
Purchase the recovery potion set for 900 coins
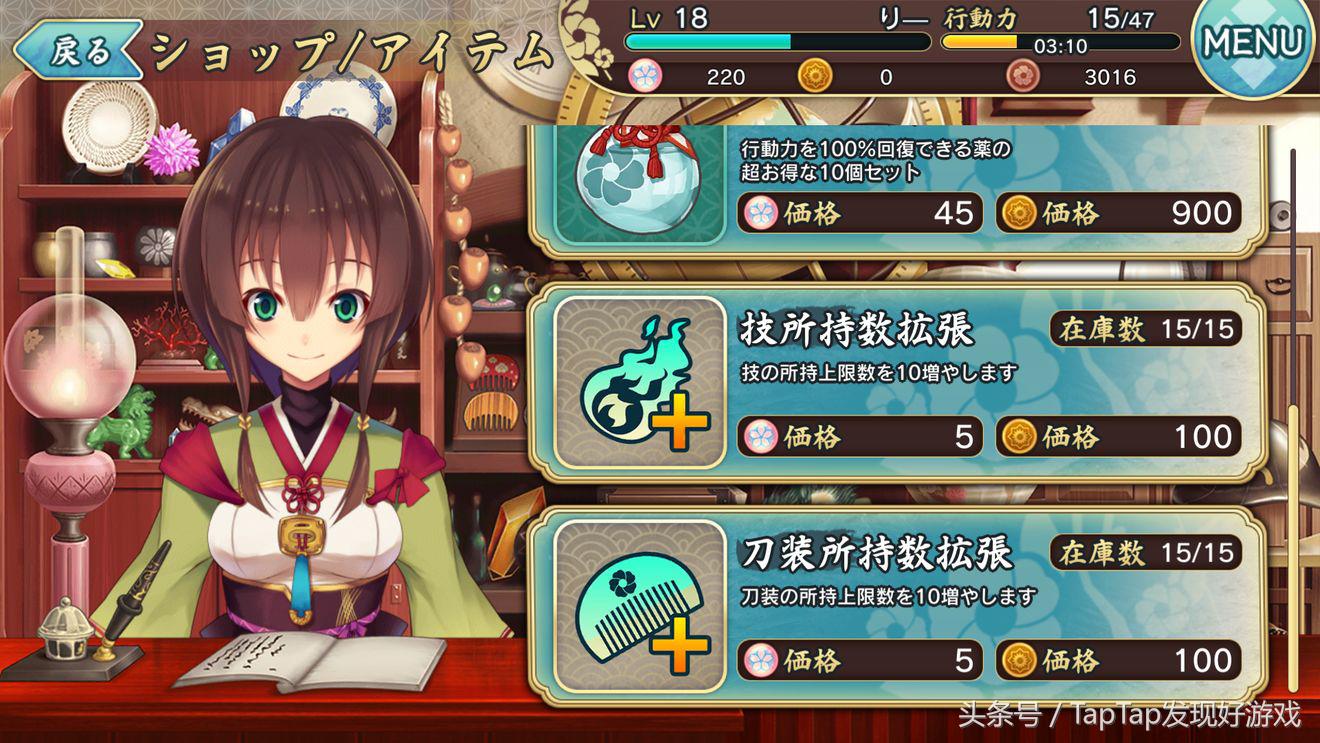[x=1119, y=213]
